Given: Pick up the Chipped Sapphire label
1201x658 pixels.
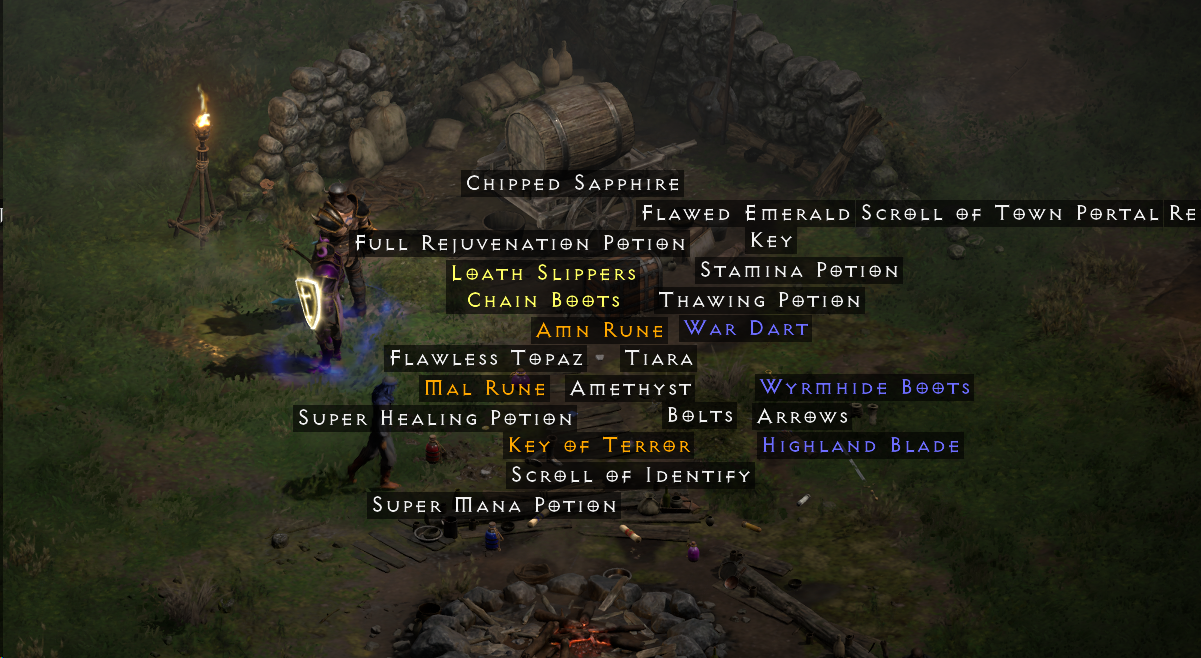Looking at the screenshot, I should tap(573, 184).
